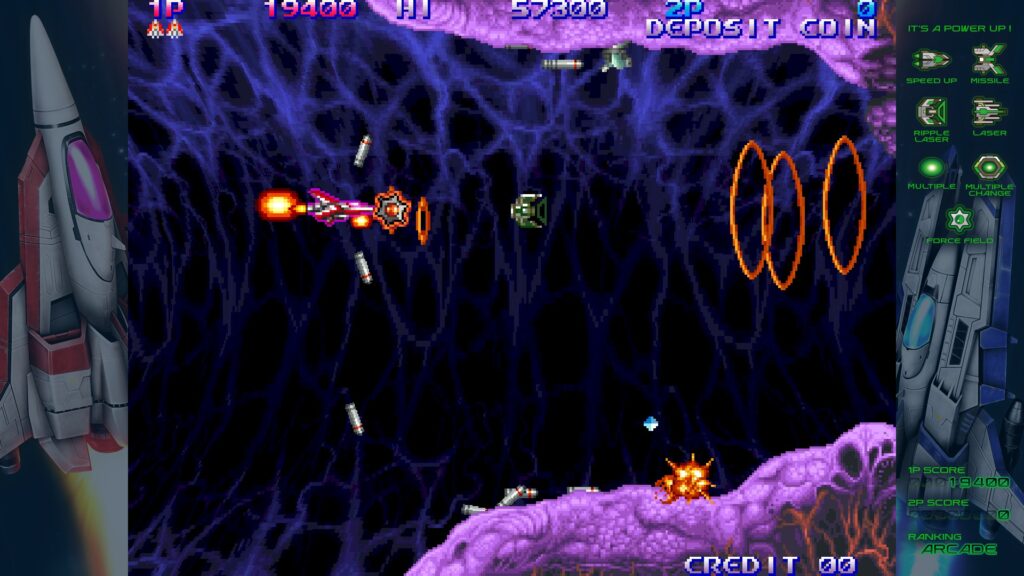1024x576 pixels.
Task: Click the Missile power-up icon
Action: 989,60
